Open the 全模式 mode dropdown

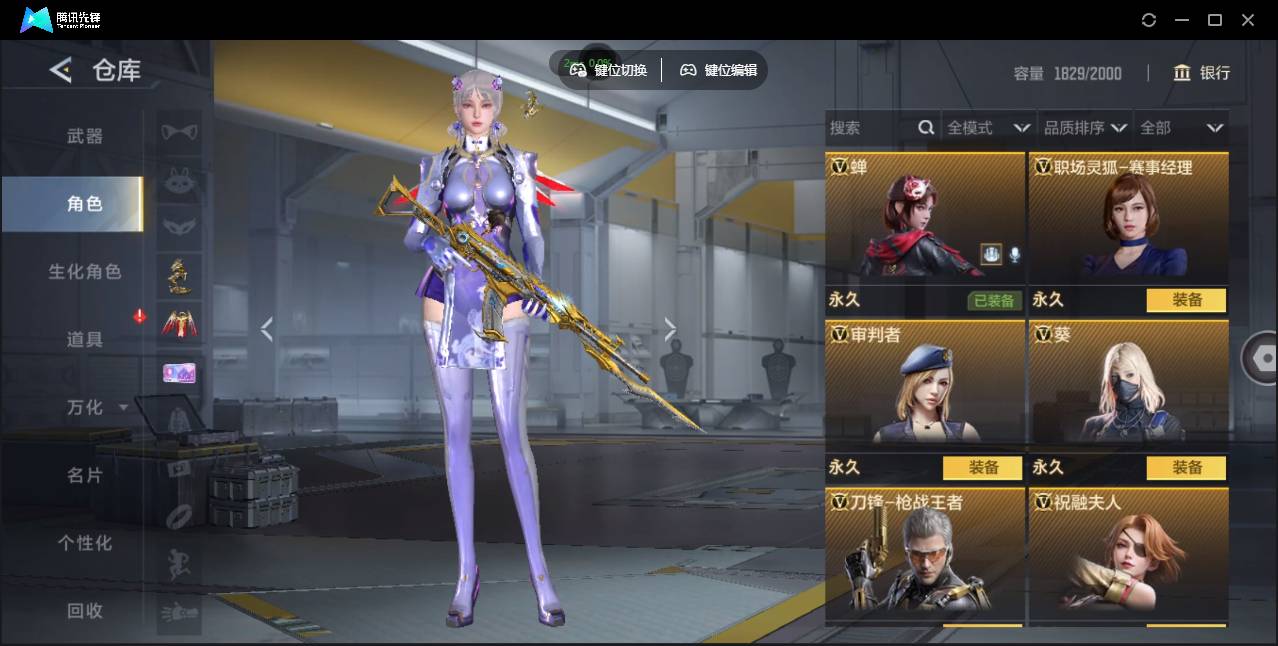click(988, 128)
